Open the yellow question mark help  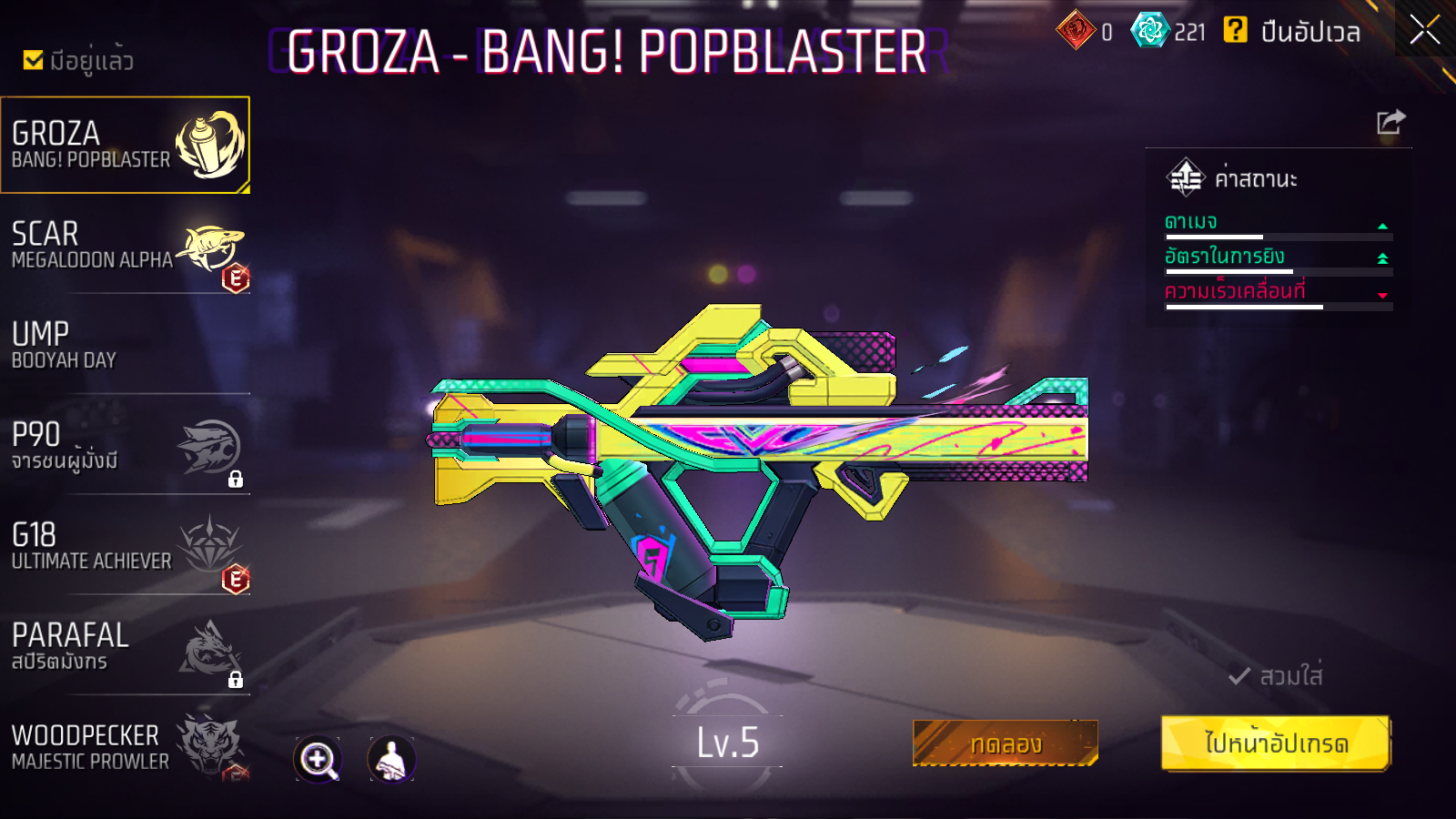coord(1235,31)
